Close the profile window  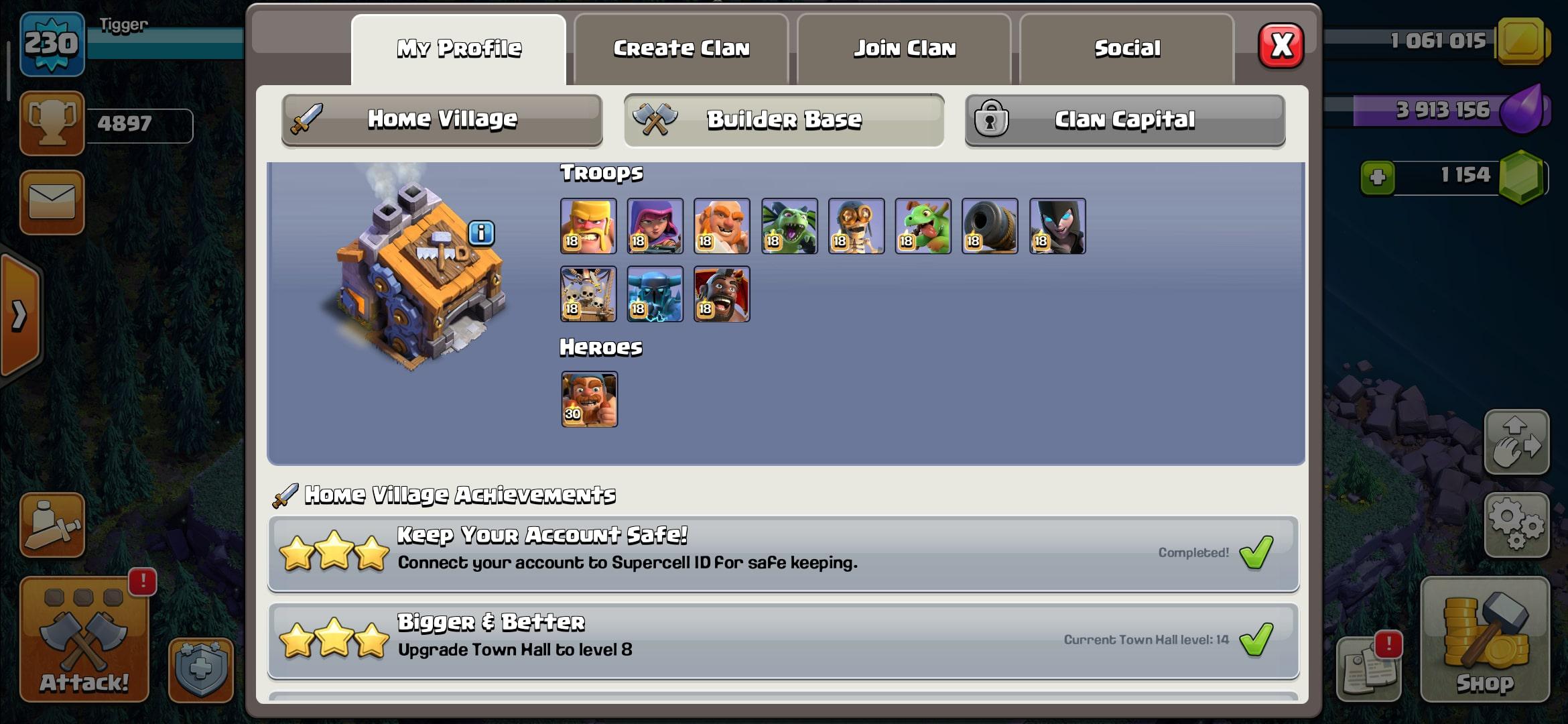click(x=1281, y=46)
